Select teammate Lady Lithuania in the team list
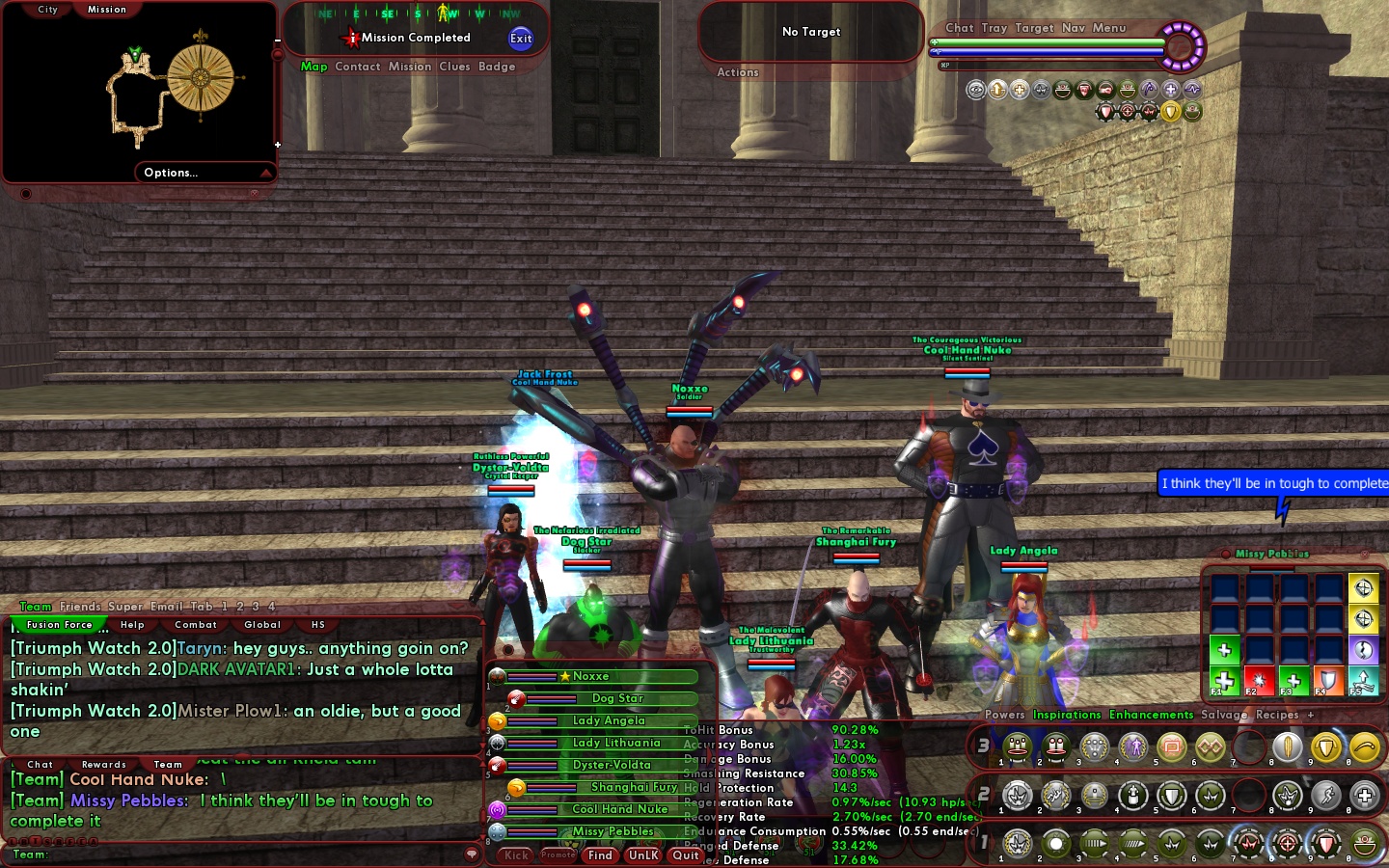The image size is (1389, 868). pyautogui.click(x=615, y=743)
